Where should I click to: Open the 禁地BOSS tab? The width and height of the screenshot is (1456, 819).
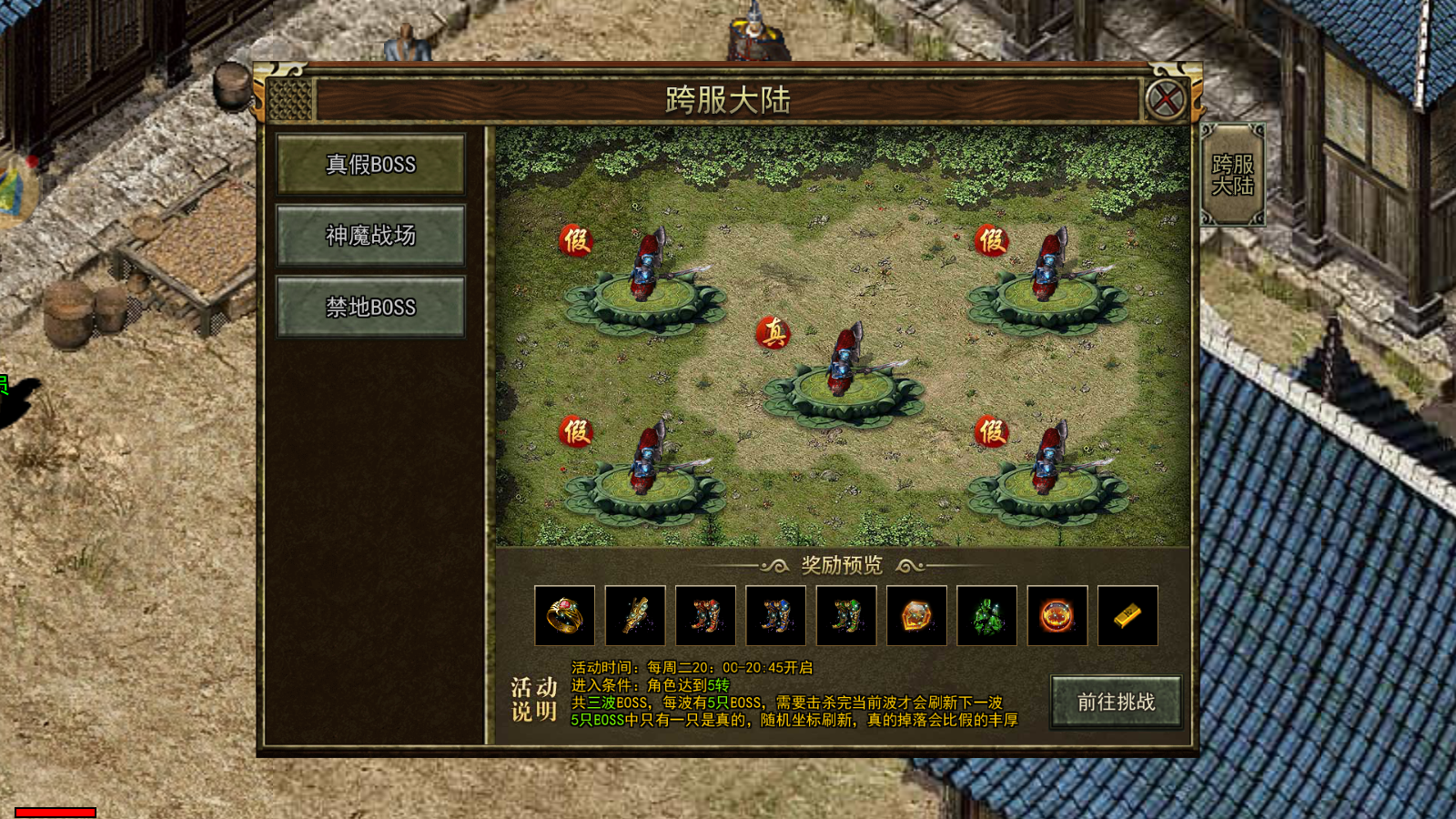tap(370, 308)
